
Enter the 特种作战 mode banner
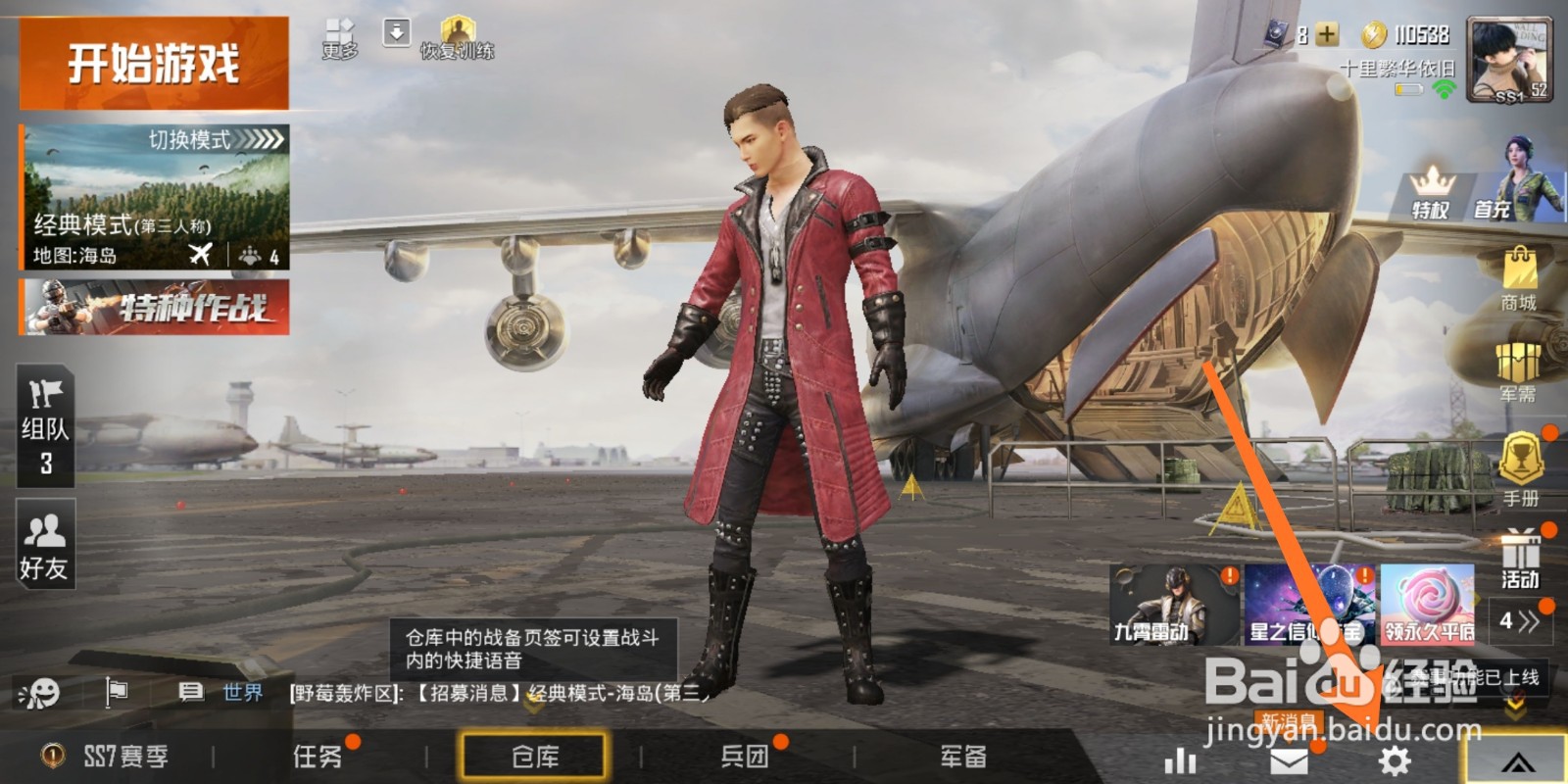(x=152, y=308)
